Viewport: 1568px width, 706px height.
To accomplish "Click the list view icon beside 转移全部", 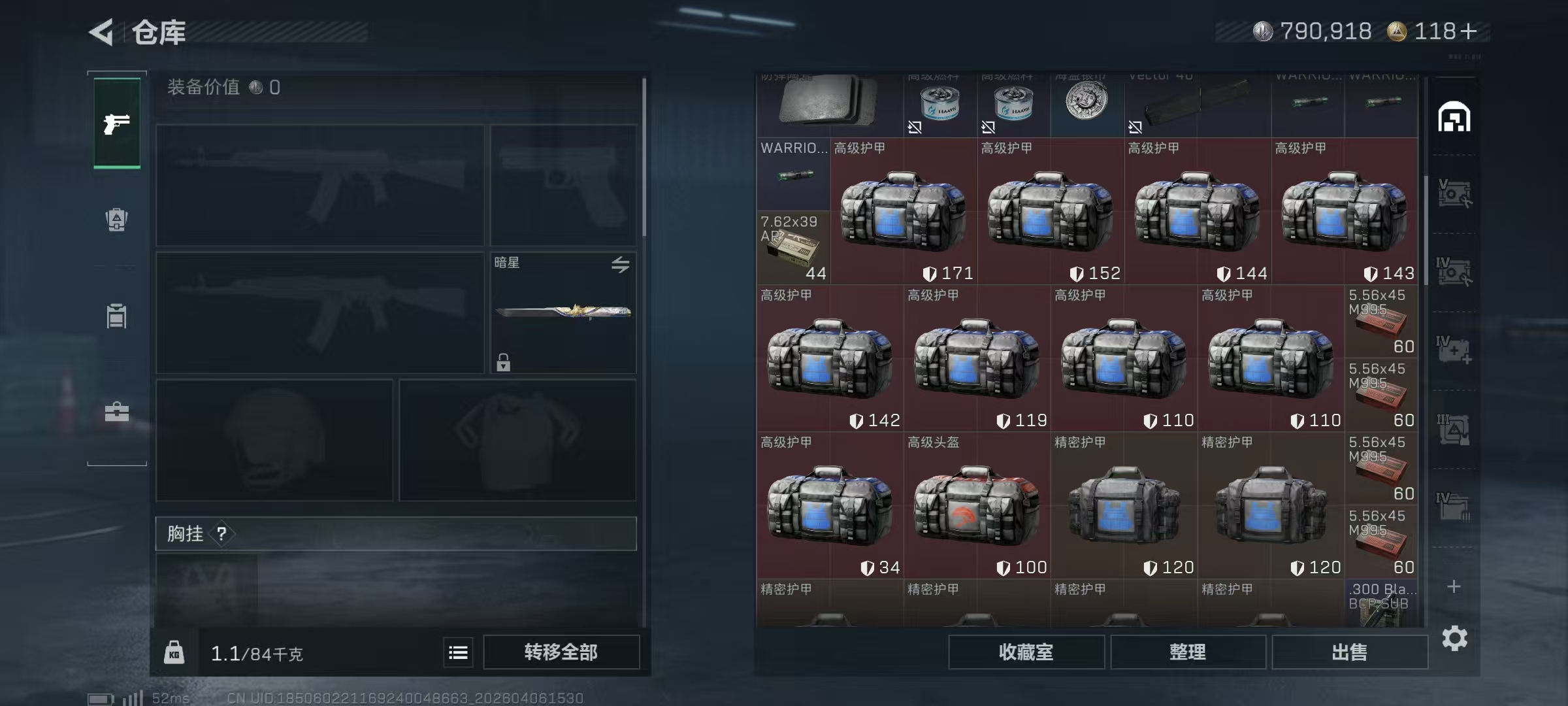I will click(458, 652).
